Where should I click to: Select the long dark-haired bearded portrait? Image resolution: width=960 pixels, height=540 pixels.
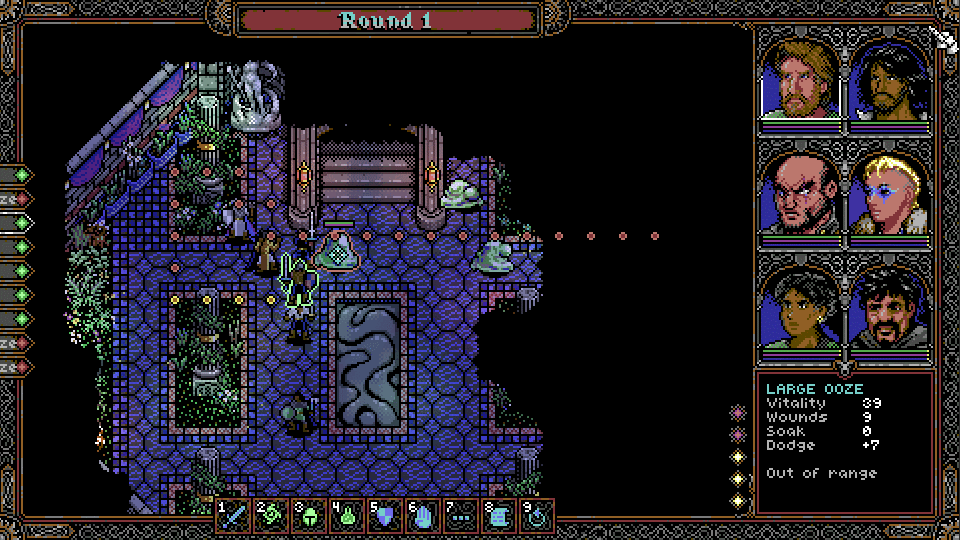click(x=889, y=80)
